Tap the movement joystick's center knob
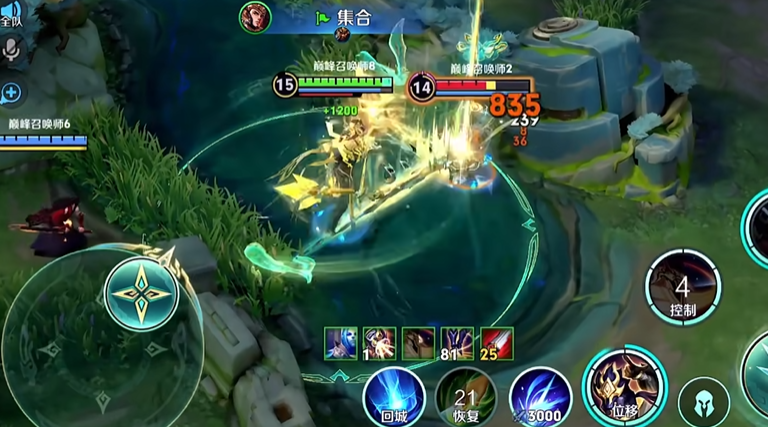768x427 pixels. (x=141, y=292)
